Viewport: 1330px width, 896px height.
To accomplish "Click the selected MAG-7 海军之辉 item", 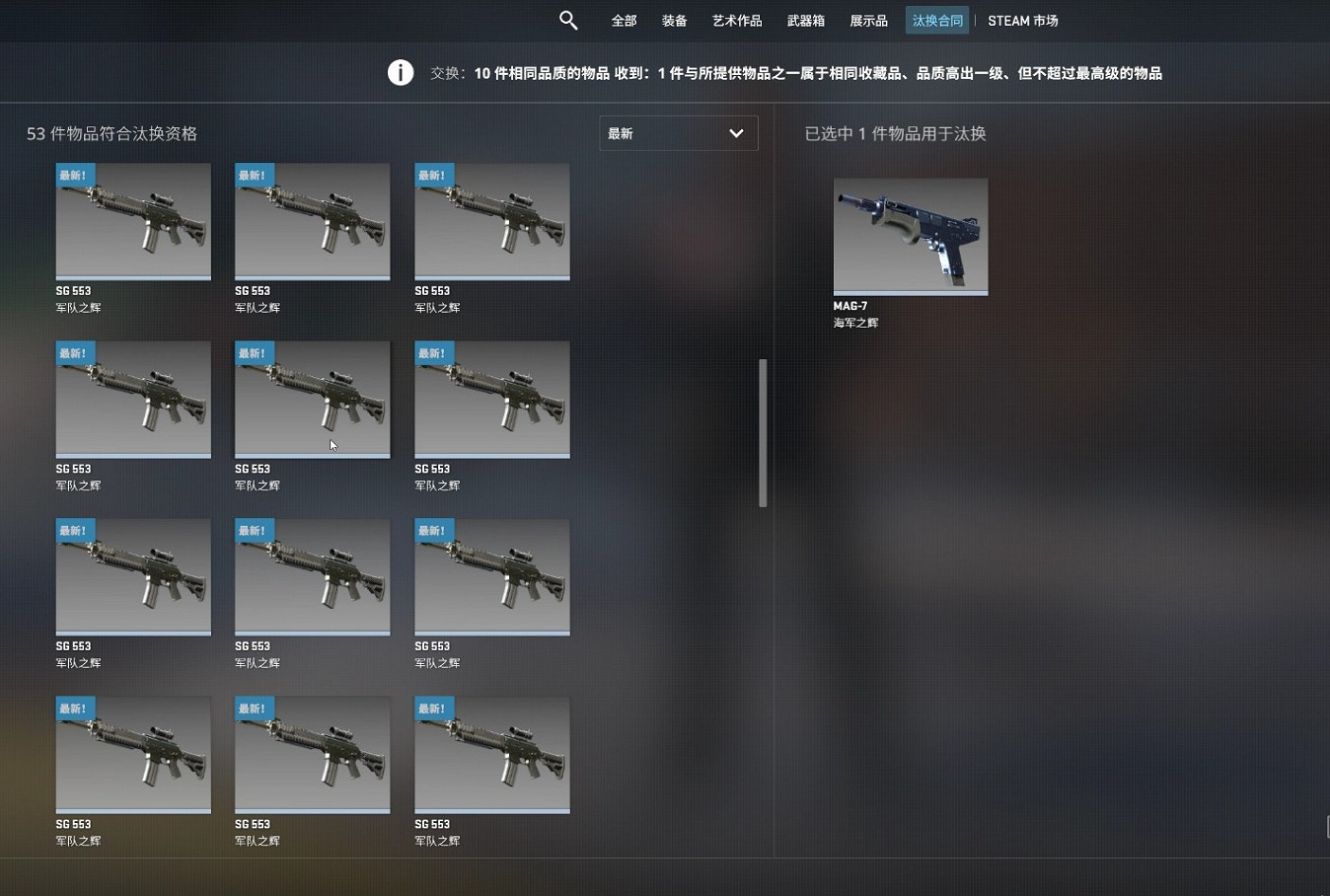I will 909,236.
